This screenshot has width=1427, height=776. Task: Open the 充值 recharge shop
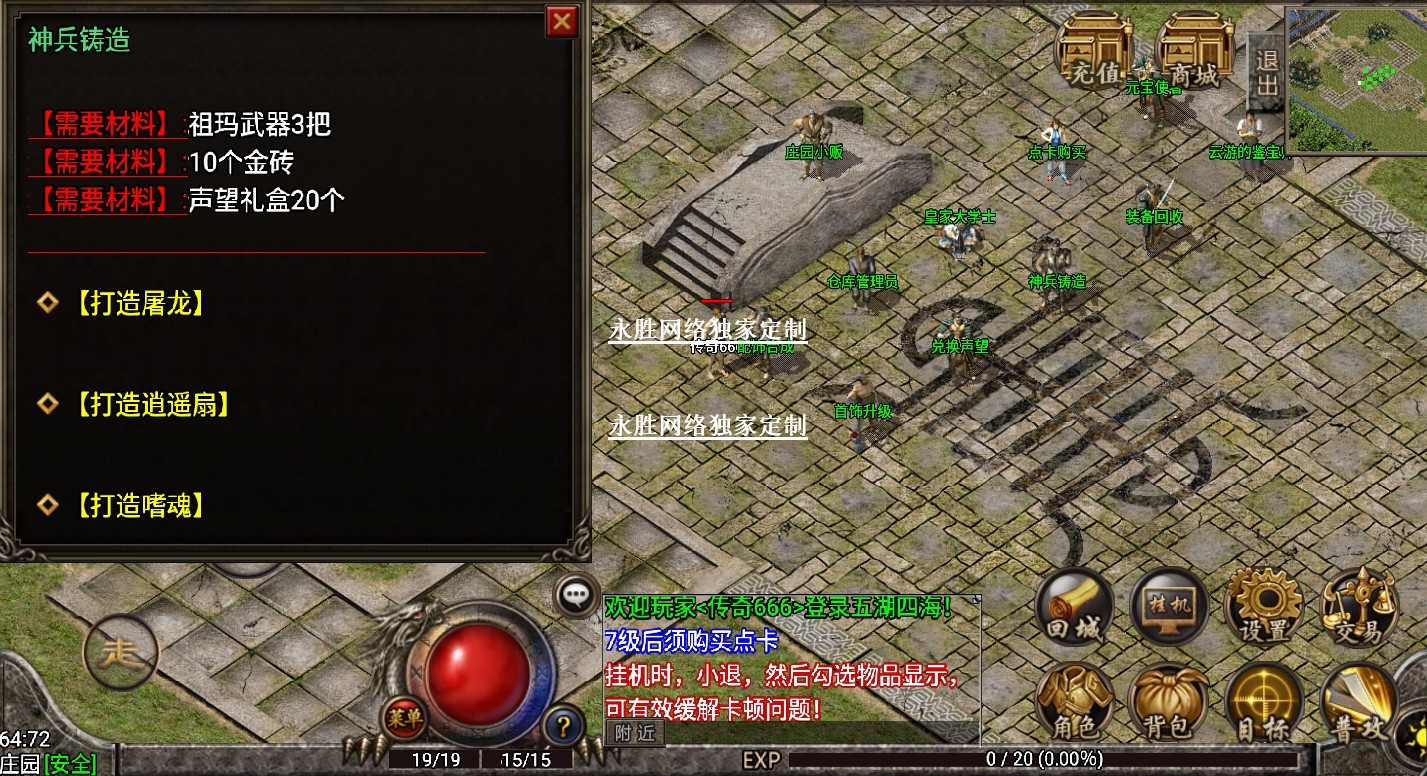point(1096,52)
